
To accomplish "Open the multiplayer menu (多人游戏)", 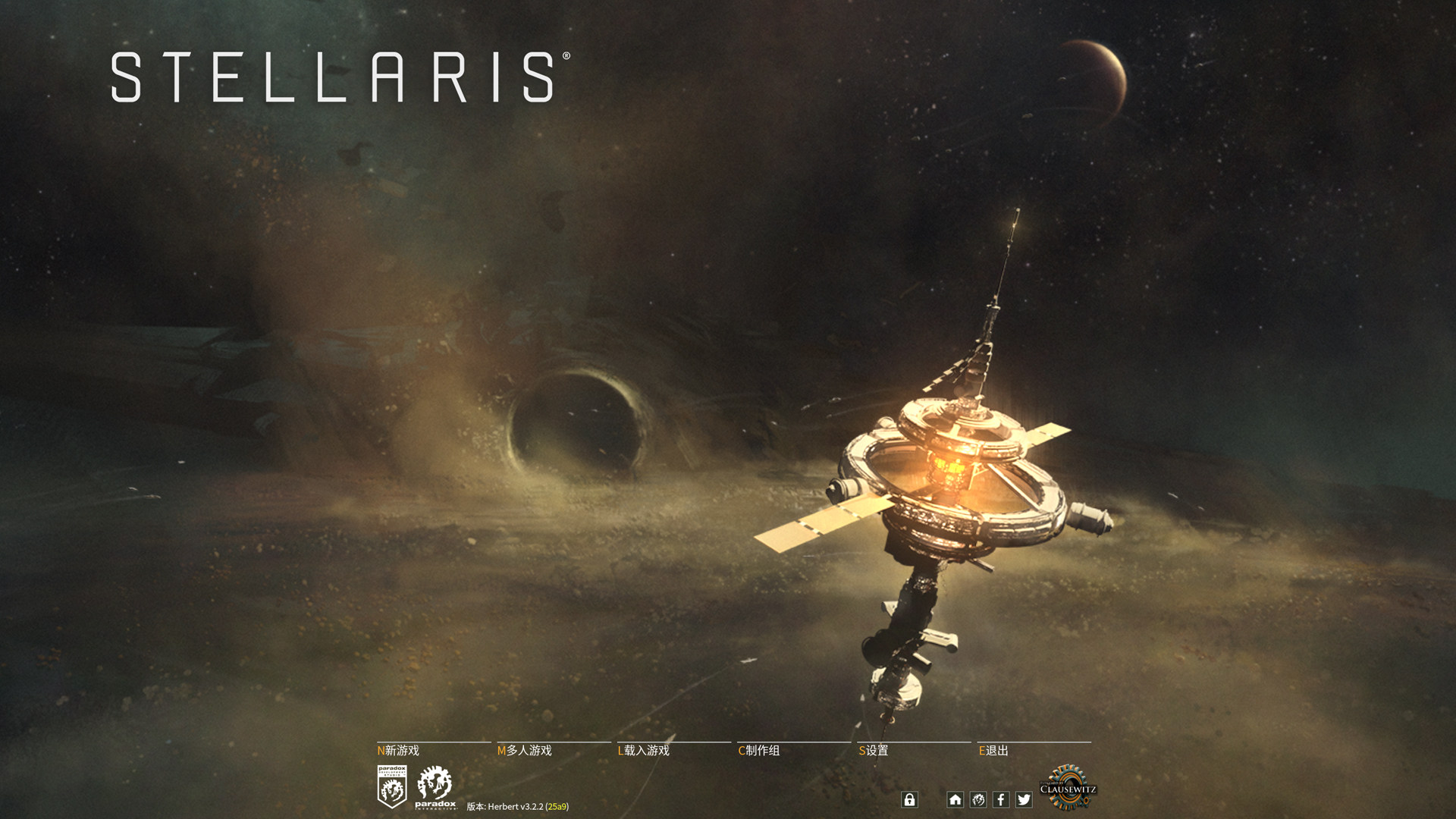I will pos(525,750).
